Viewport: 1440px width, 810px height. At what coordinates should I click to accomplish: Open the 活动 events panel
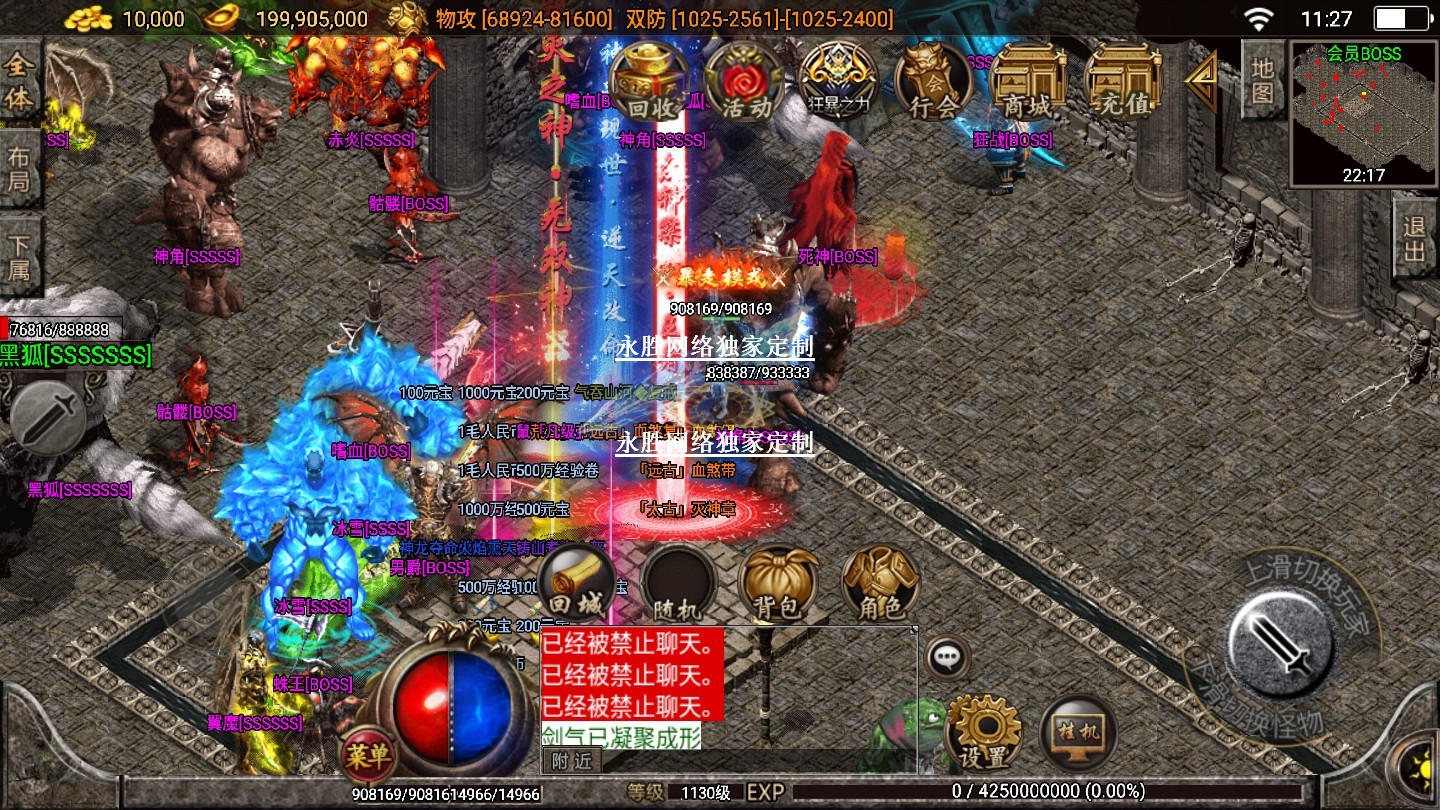744,82
